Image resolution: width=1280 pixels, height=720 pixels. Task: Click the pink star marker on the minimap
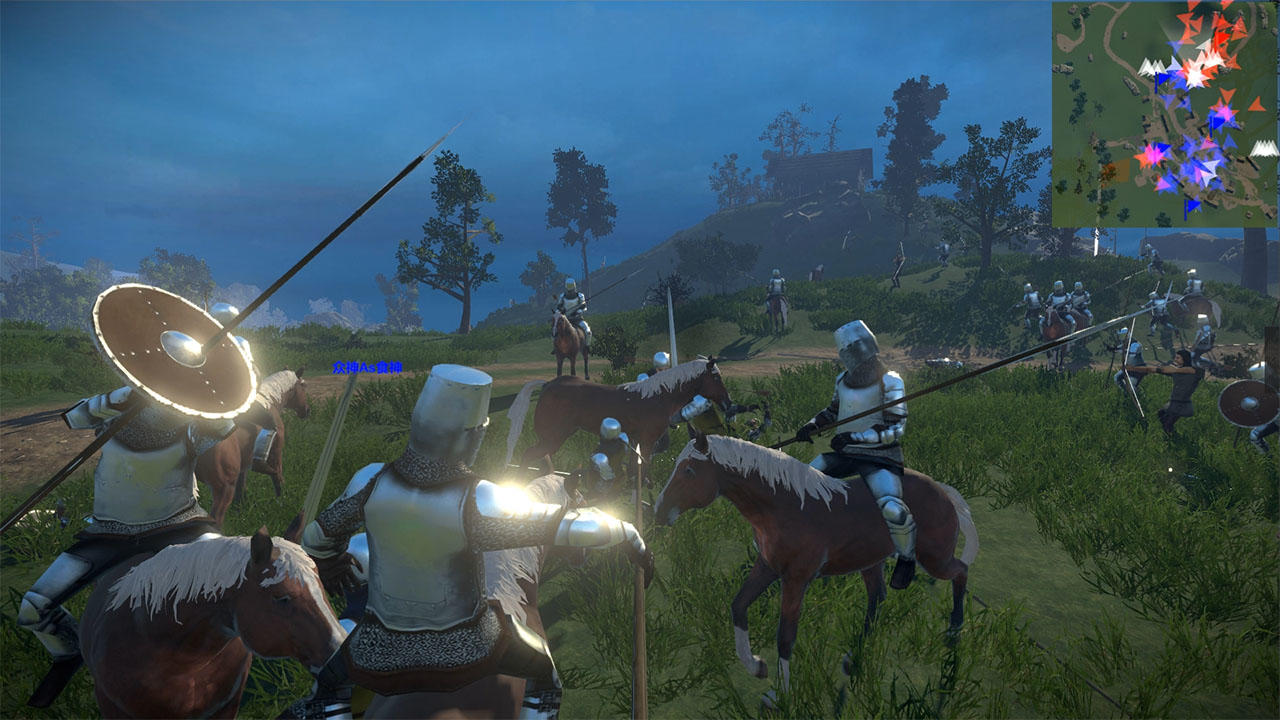(1155, 157)
